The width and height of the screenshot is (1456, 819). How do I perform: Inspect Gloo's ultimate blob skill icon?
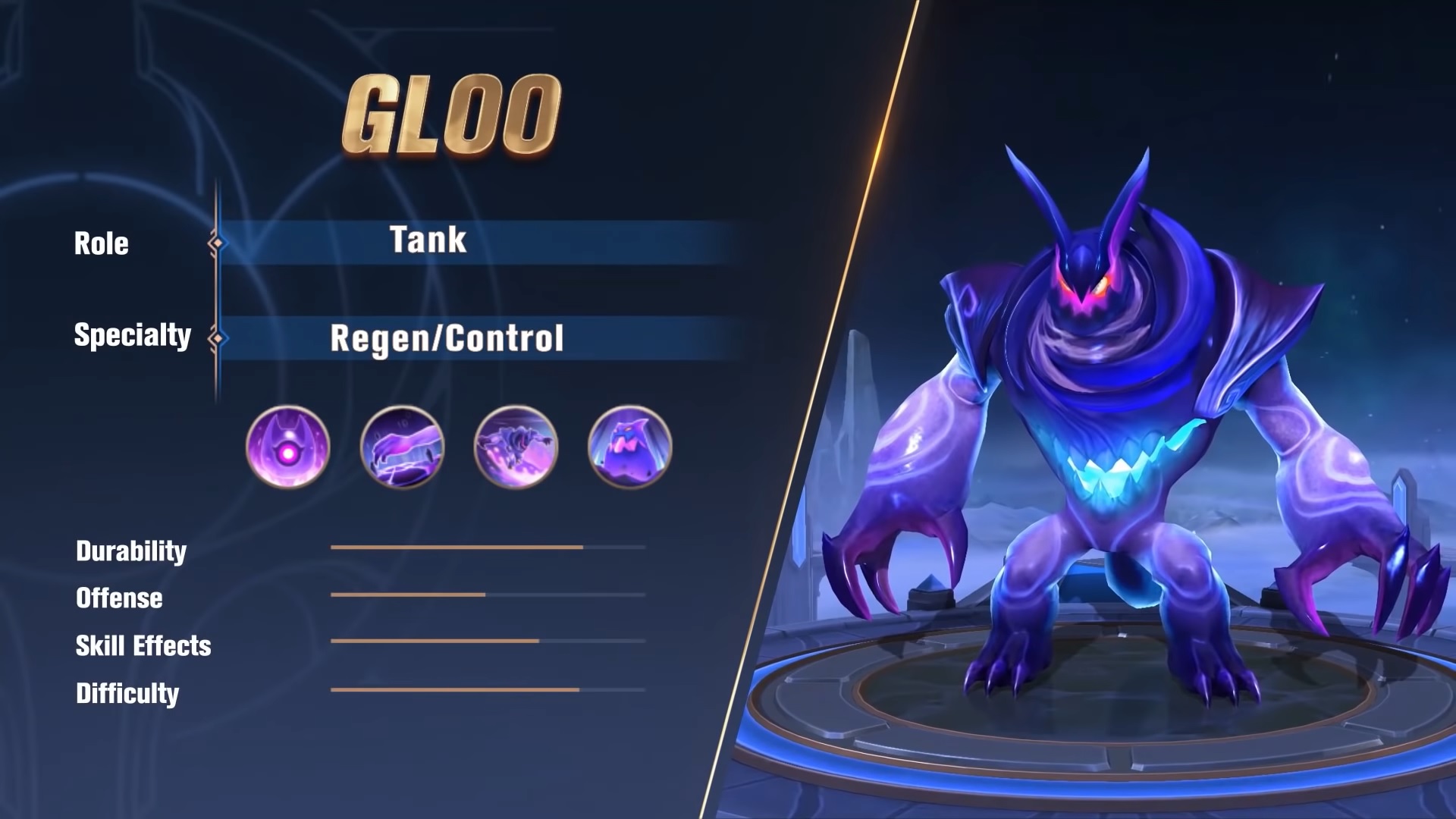628,447
